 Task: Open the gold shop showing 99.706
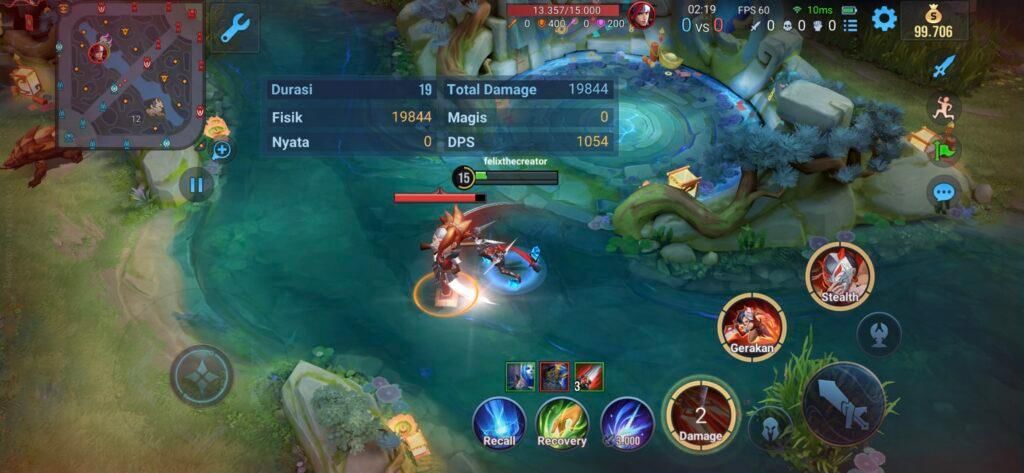pos(935,21)
